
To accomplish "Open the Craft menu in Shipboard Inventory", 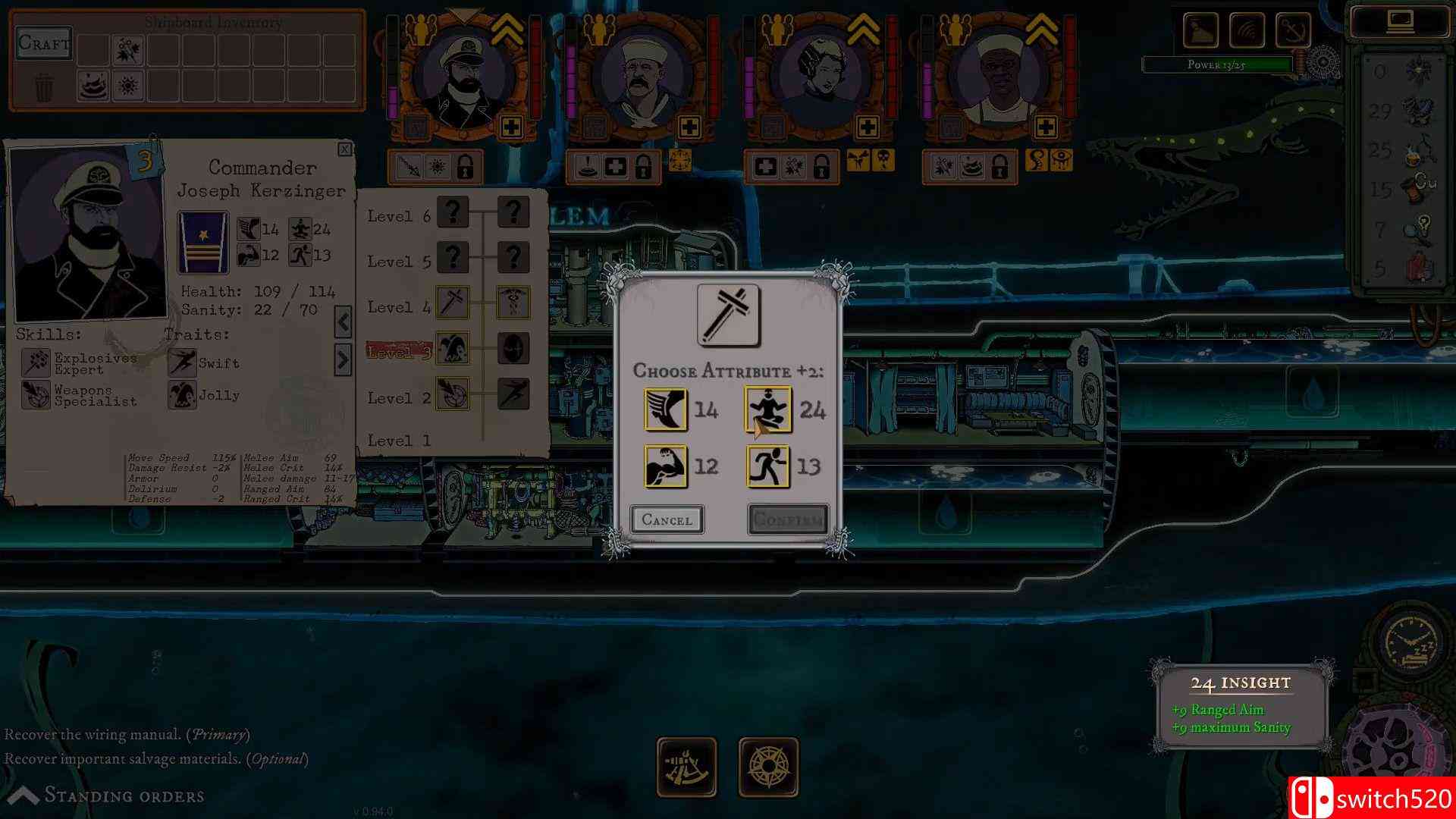I will coord(43,44).
